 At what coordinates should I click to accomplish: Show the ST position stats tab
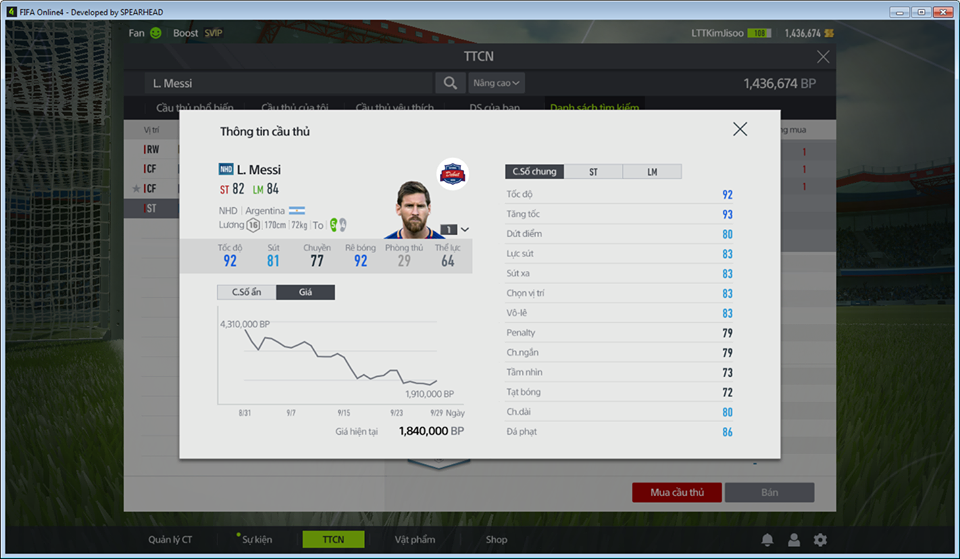593,172
